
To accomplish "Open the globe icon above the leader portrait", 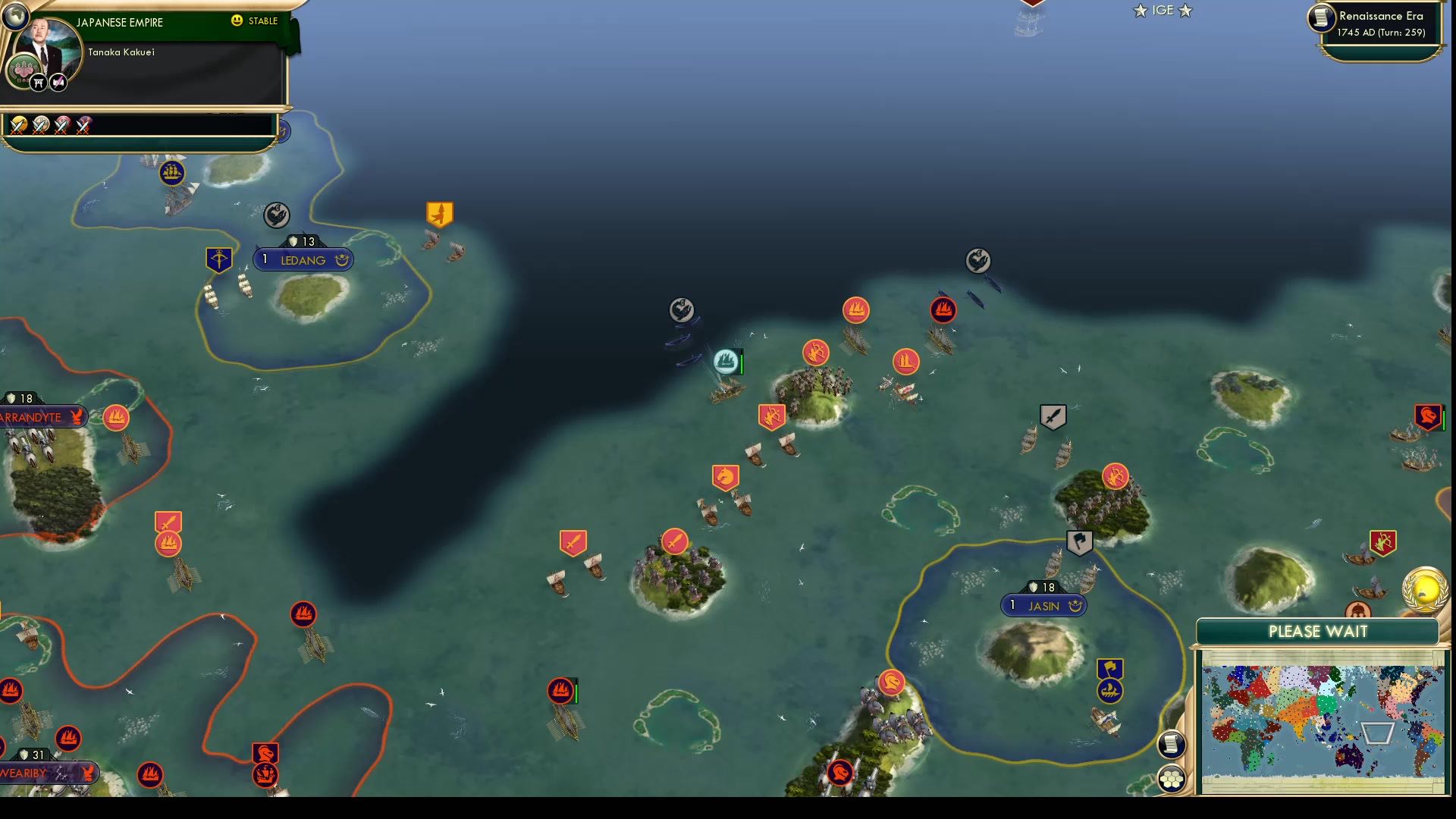I will pyautogui.click(x=17, y=17).
